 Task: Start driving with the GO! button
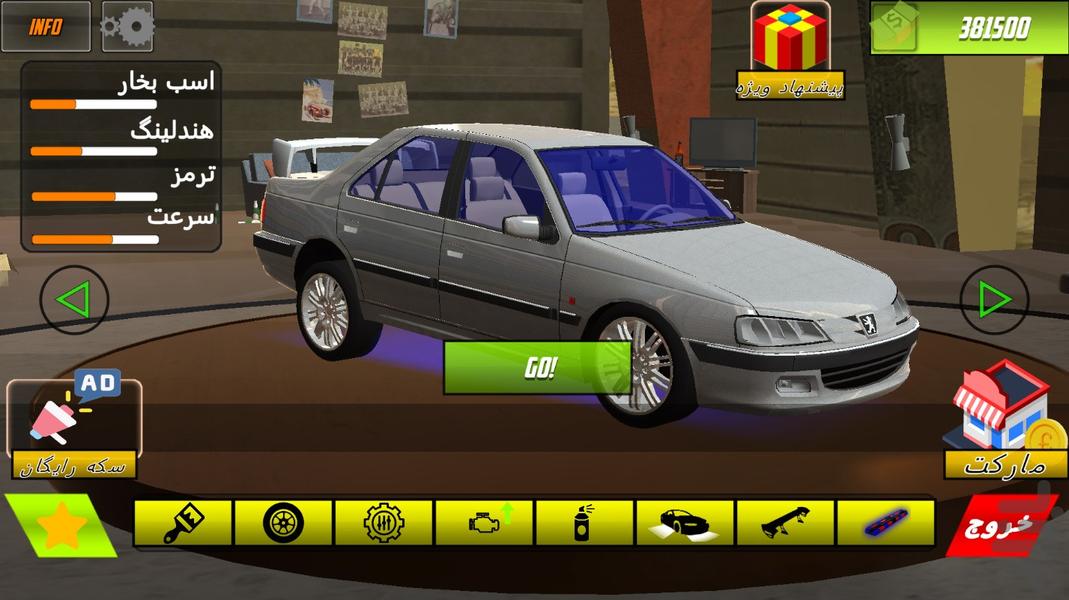[x=538, y=367]
